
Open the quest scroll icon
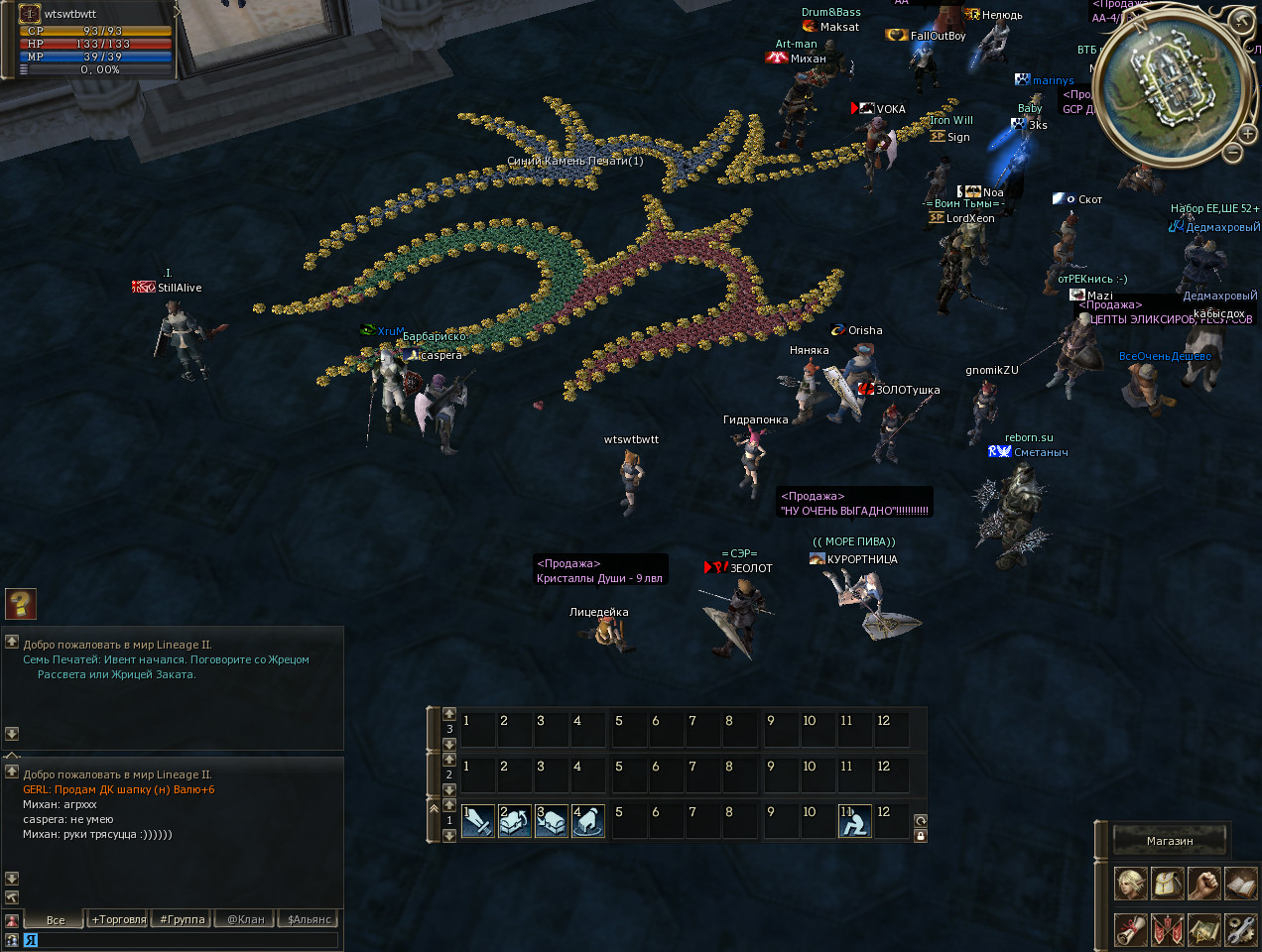click(1131, 929)
